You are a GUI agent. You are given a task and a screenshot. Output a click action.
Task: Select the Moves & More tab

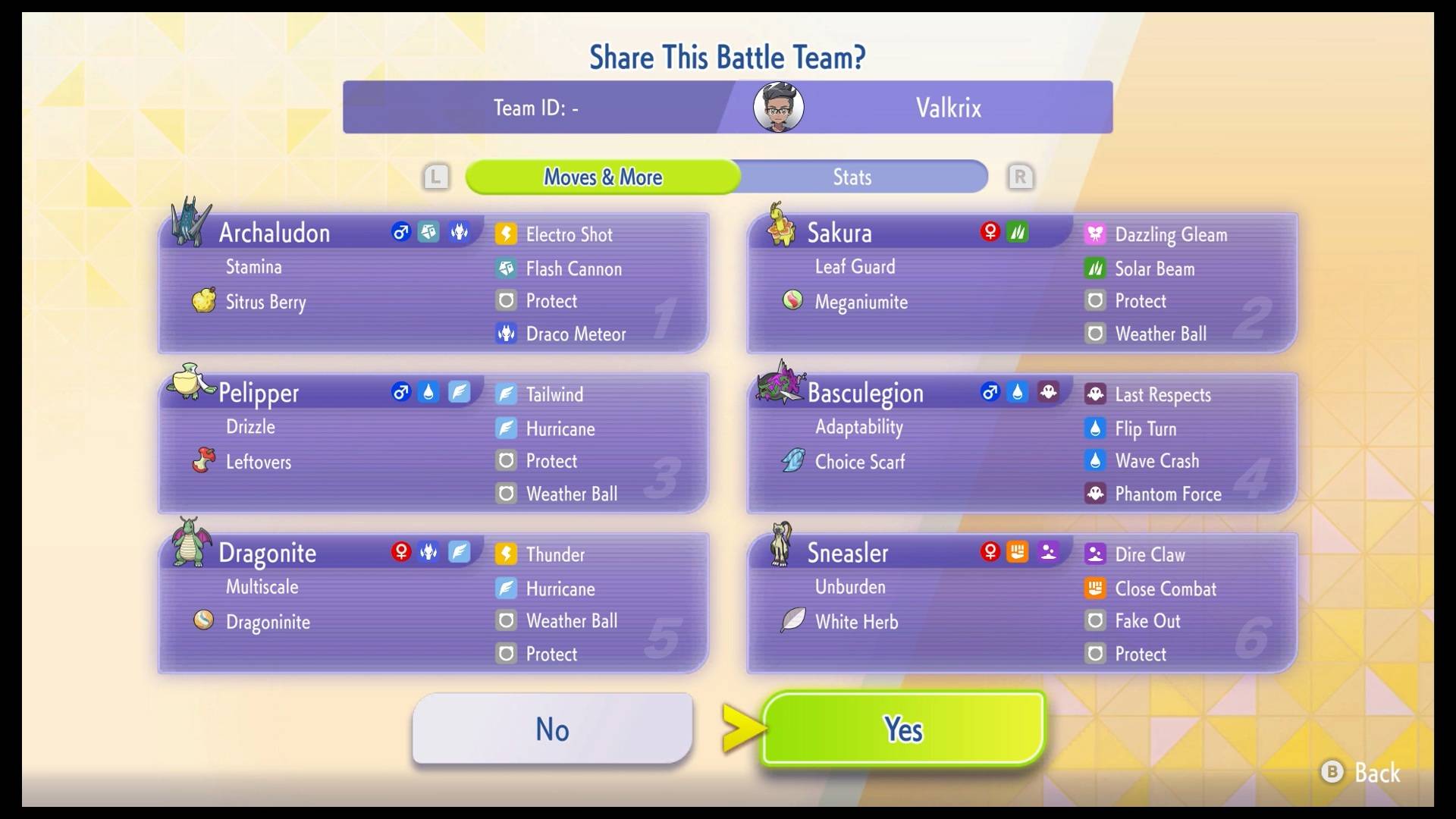602,177
